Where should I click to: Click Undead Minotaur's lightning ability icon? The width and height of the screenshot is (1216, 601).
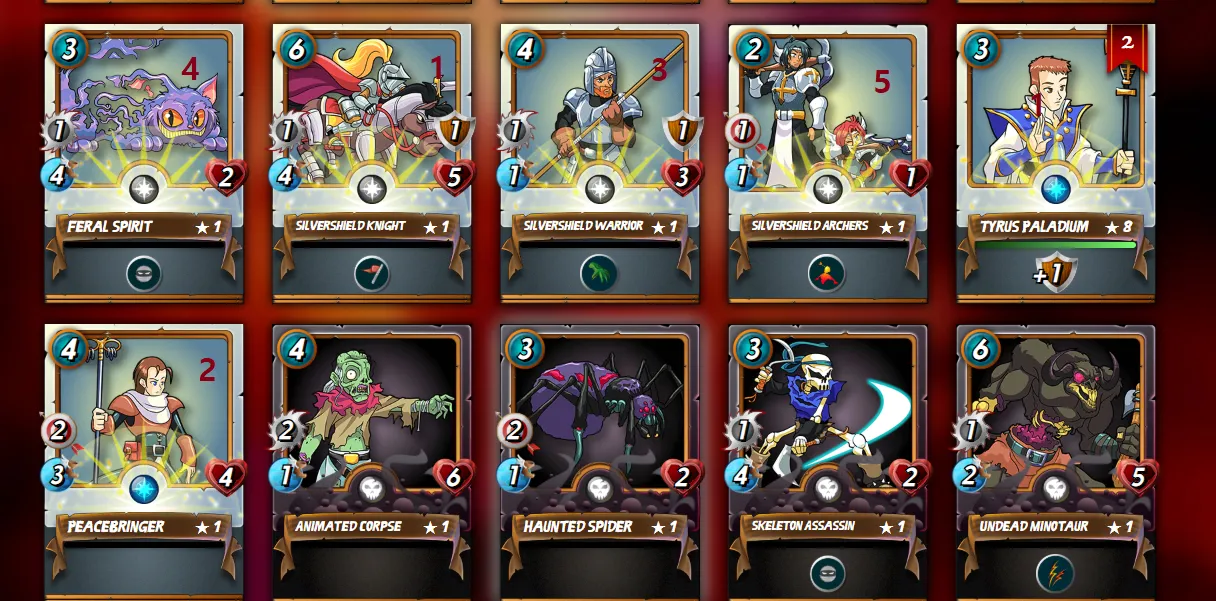pyautogui.click(x=1055, y=573)
